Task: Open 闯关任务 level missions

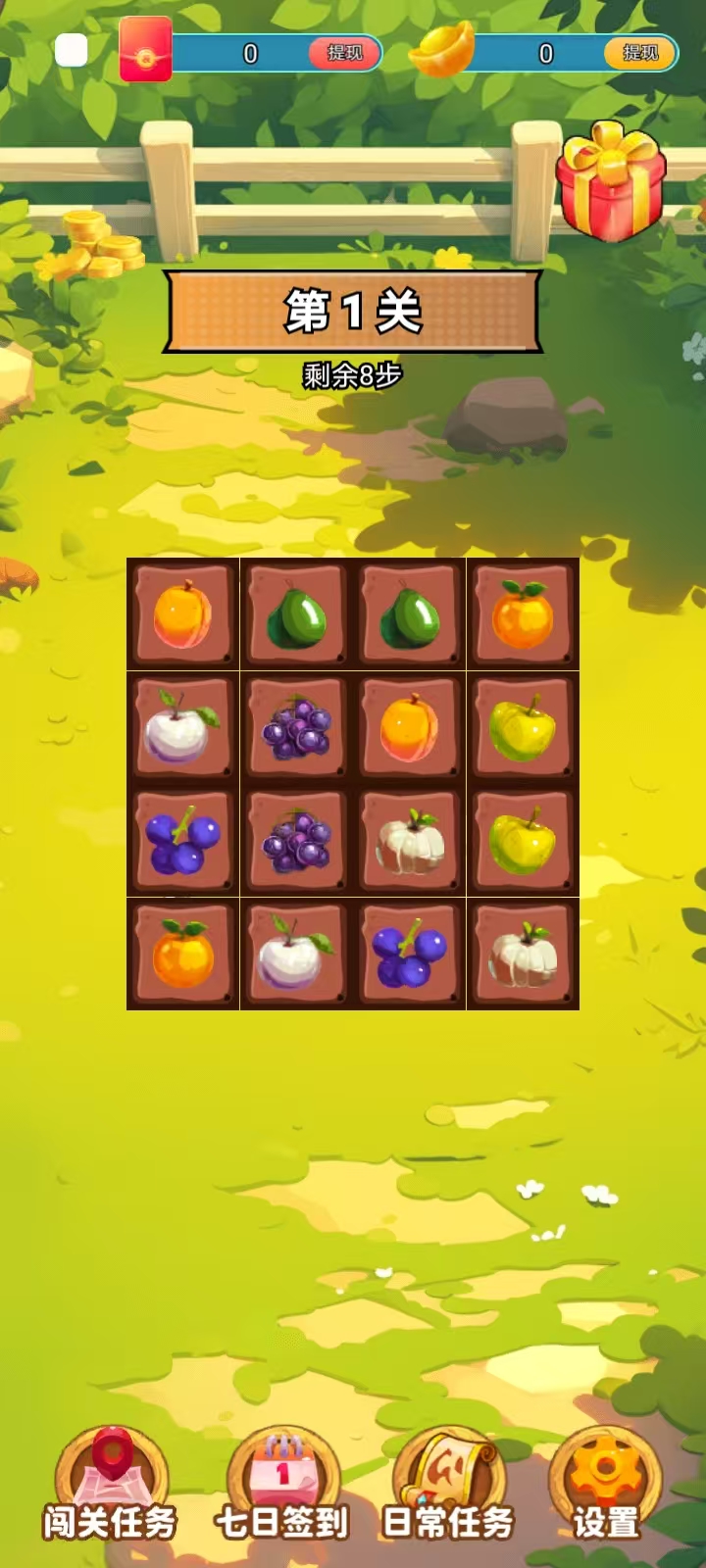Action: click(111, 1485)
